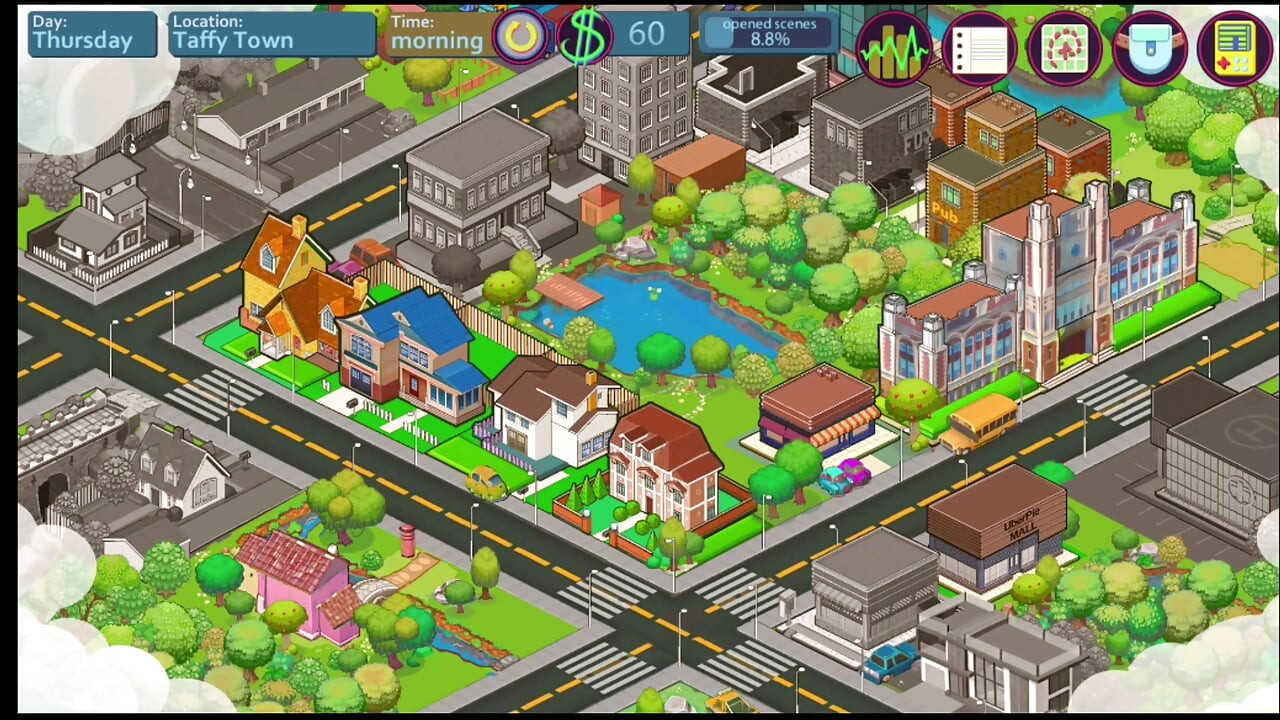Image resolution: width=1280 pixels, height=720 pixels.
Task: Show the map route icon
Action: tap(1064, 48)
